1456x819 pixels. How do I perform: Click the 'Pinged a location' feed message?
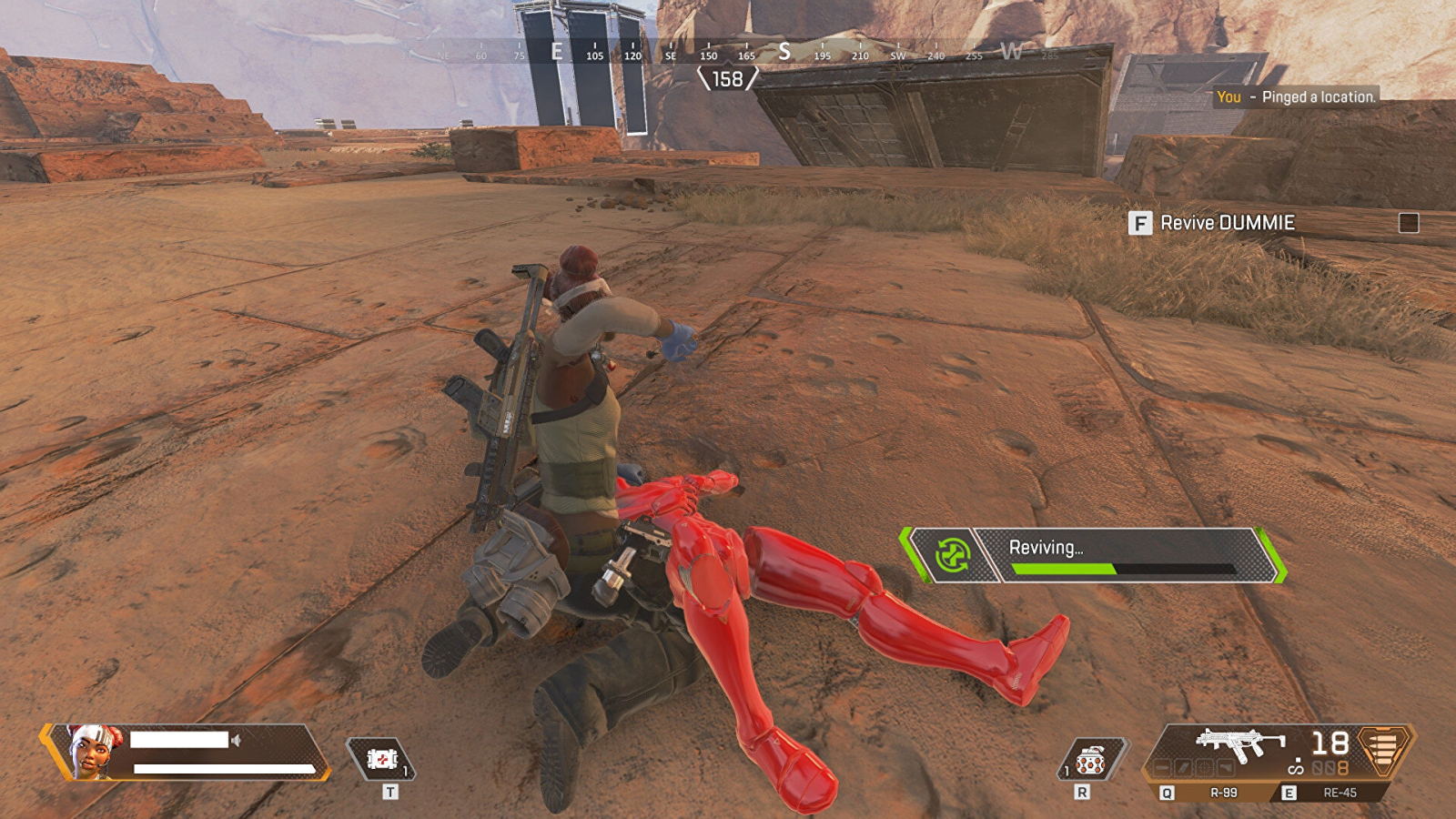point(1297,97)
